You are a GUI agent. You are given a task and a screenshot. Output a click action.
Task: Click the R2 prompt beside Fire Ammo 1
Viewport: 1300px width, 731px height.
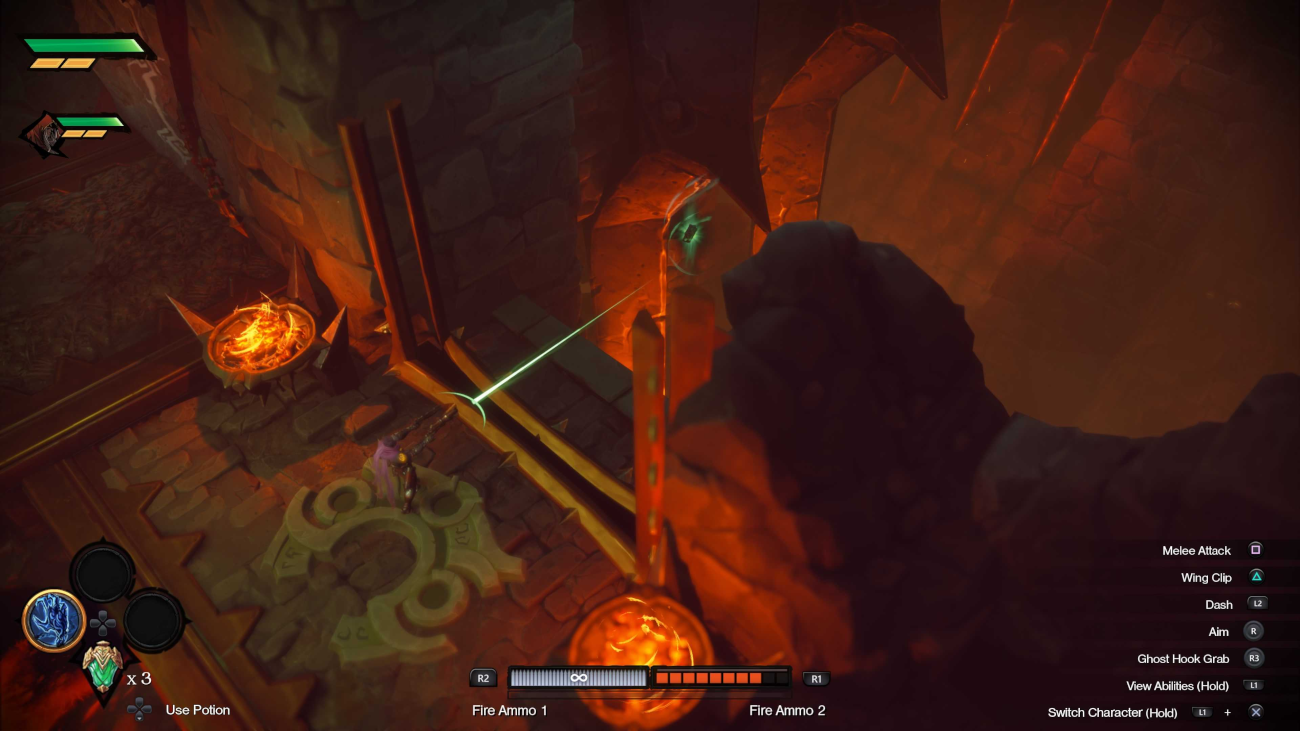(x=482, y=678)
